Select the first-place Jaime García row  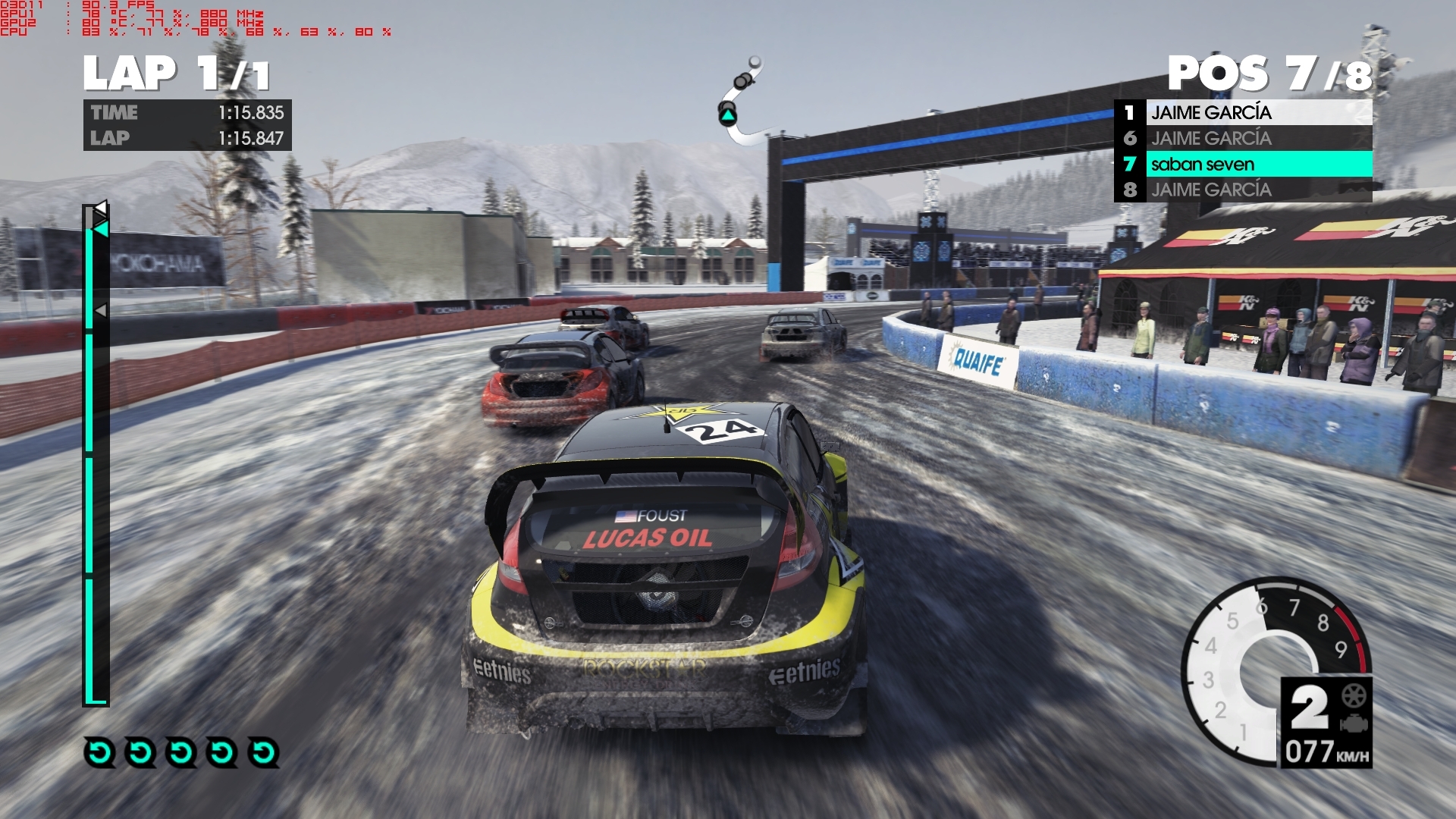point(1244,112)
